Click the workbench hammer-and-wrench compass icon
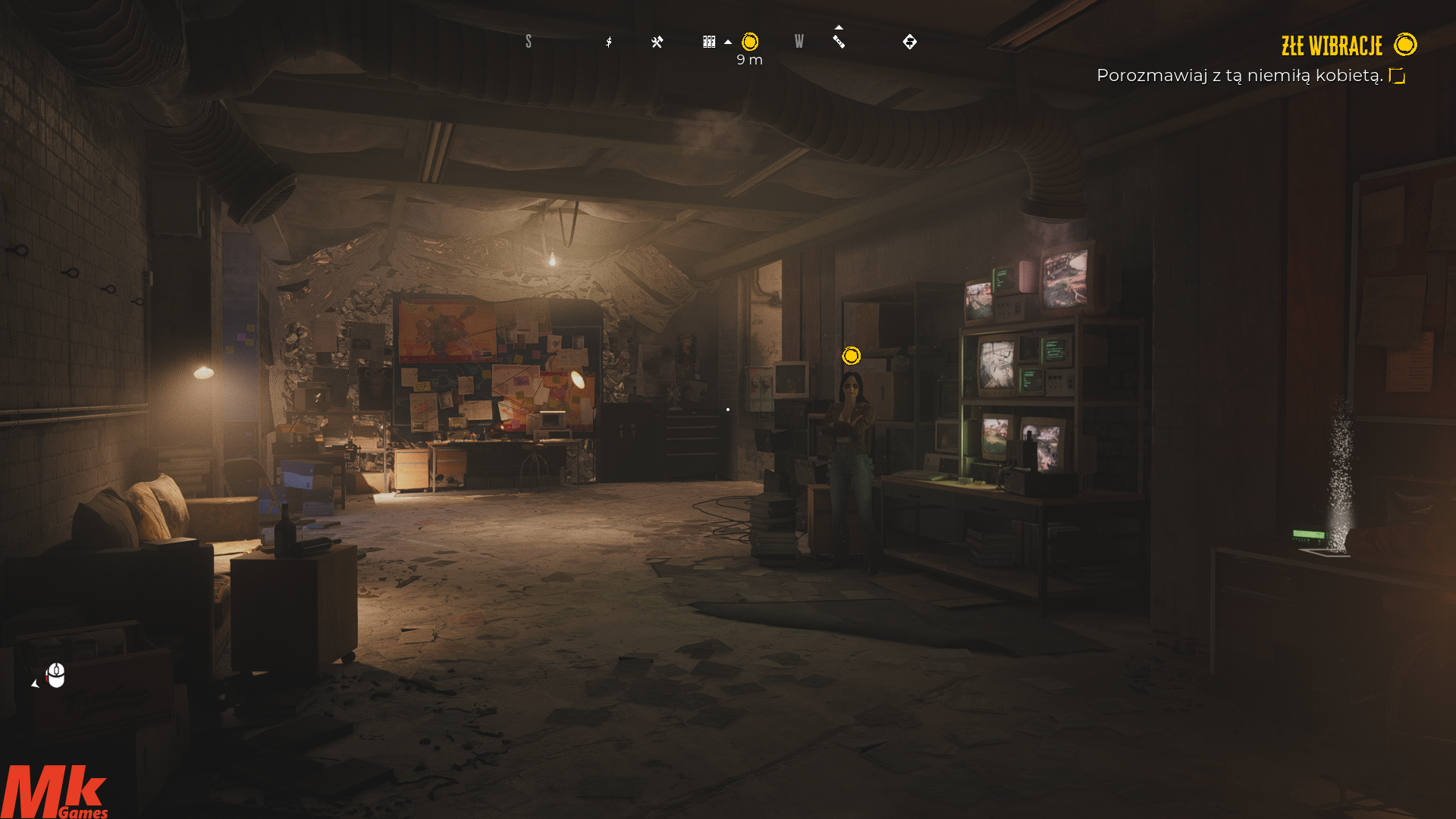 657,42
